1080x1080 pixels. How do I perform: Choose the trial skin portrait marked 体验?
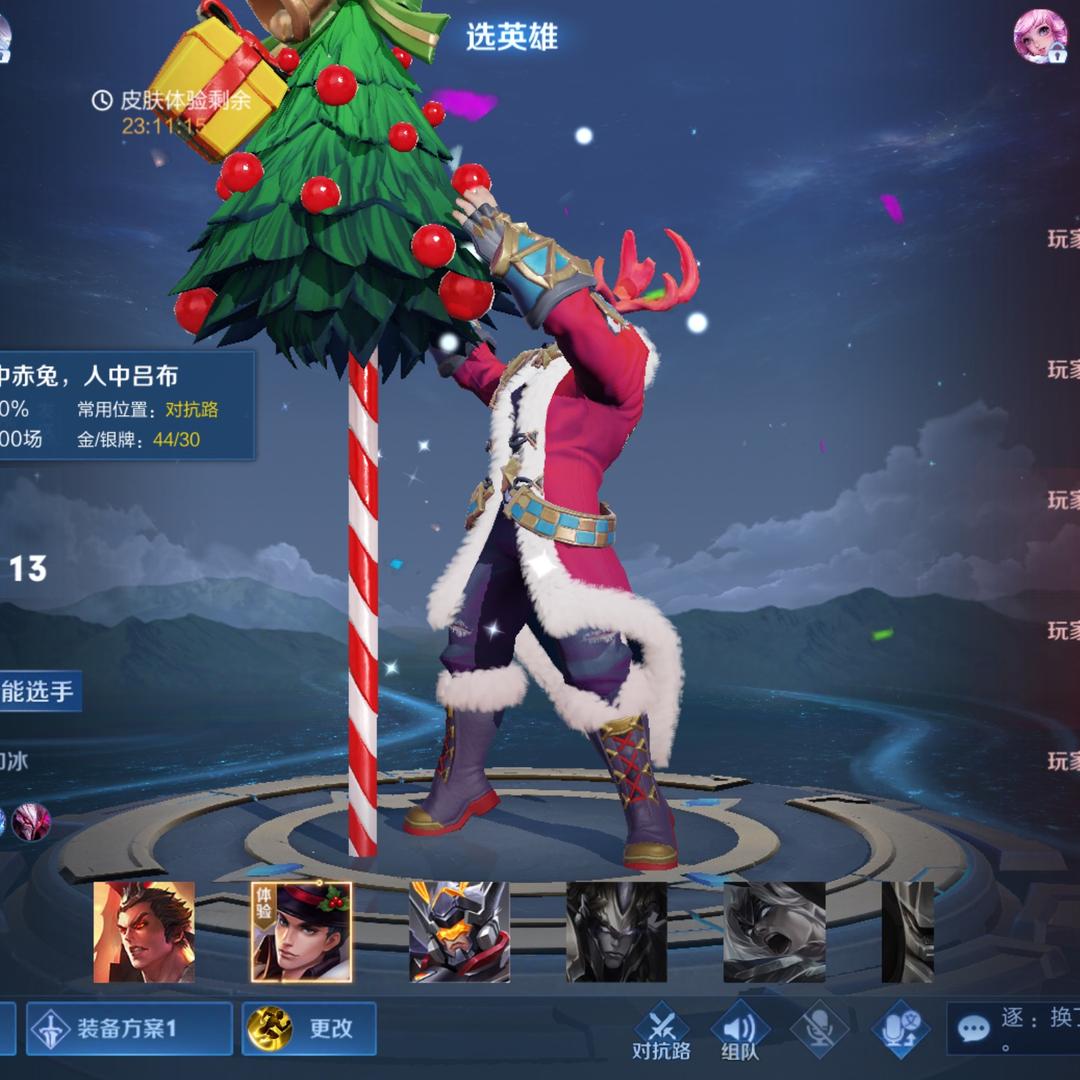click(301, 932)
